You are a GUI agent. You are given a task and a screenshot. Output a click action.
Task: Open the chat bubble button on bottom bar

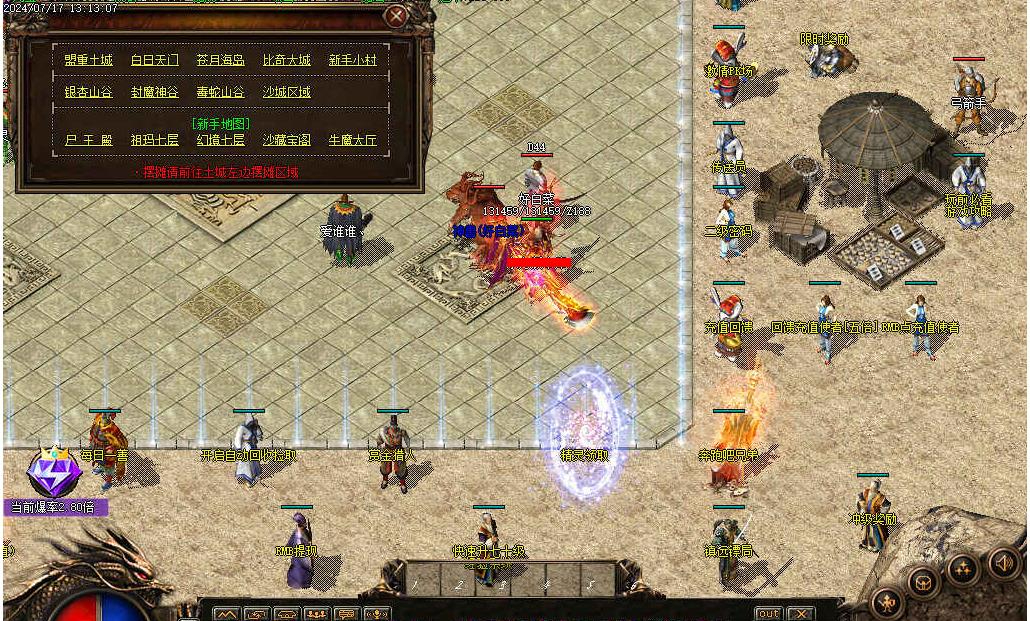347,614
